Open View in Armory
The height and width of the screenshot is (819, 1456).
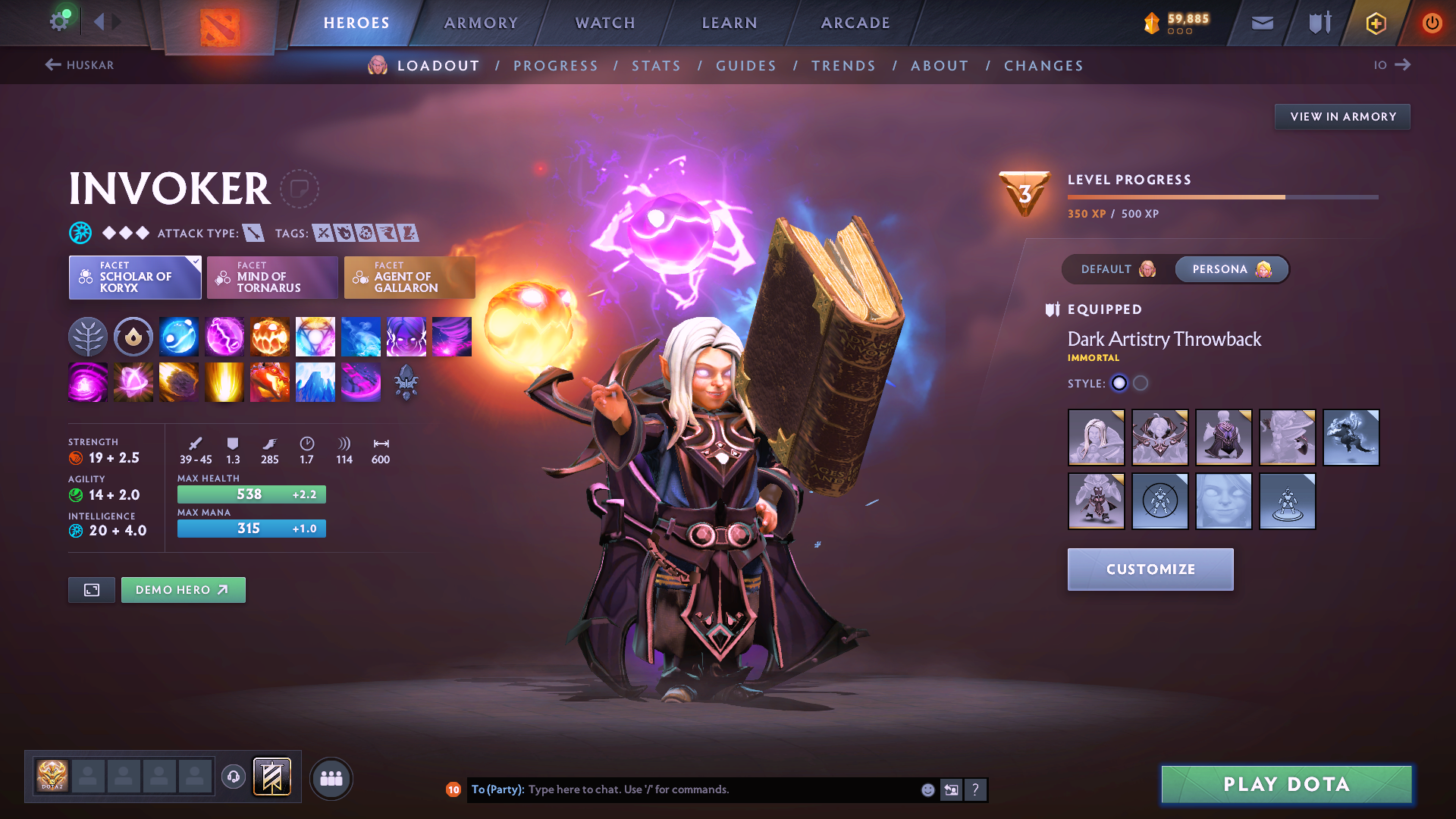(1342, 117)
